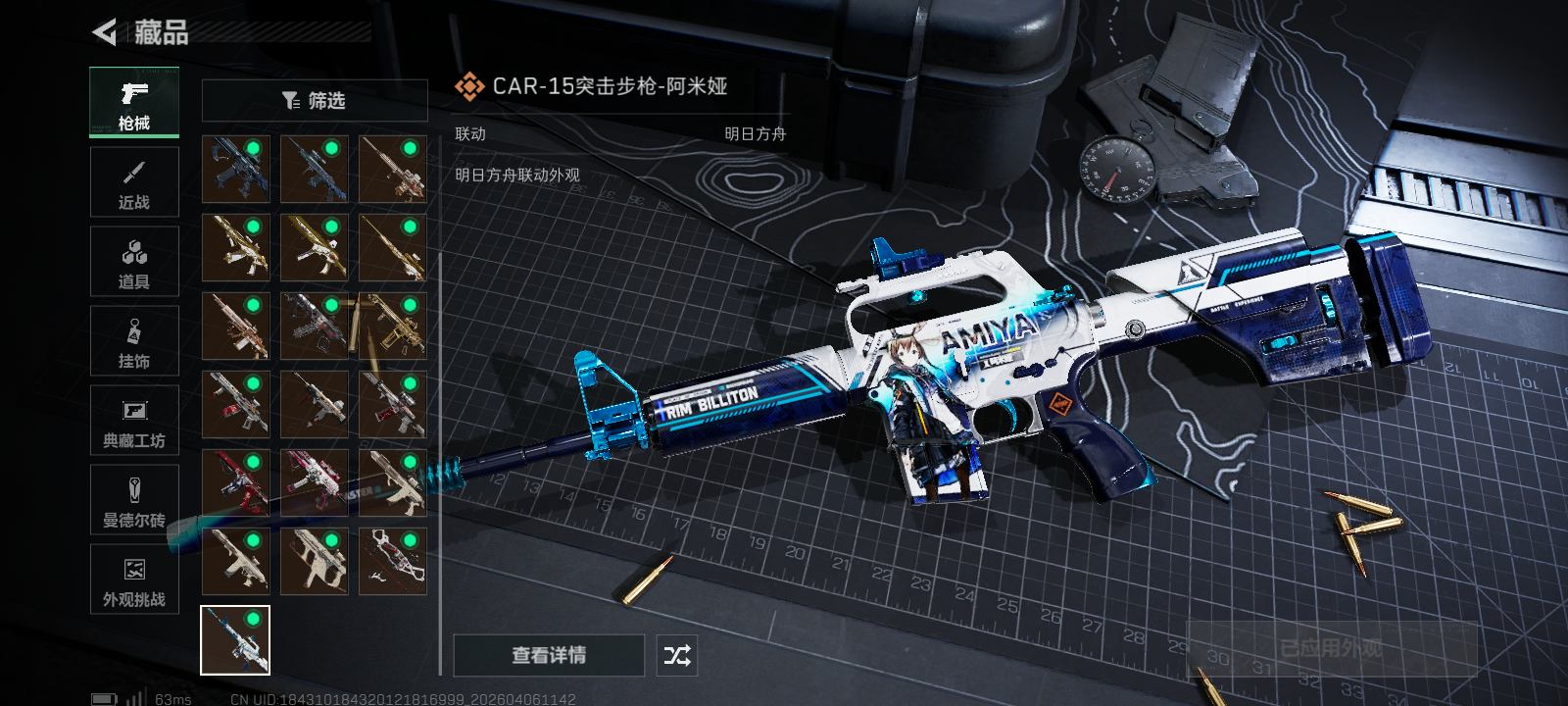This screenshot has height=706, width=1568.
Task: Show the 挂饰 charms category
Action: (134, 341)
